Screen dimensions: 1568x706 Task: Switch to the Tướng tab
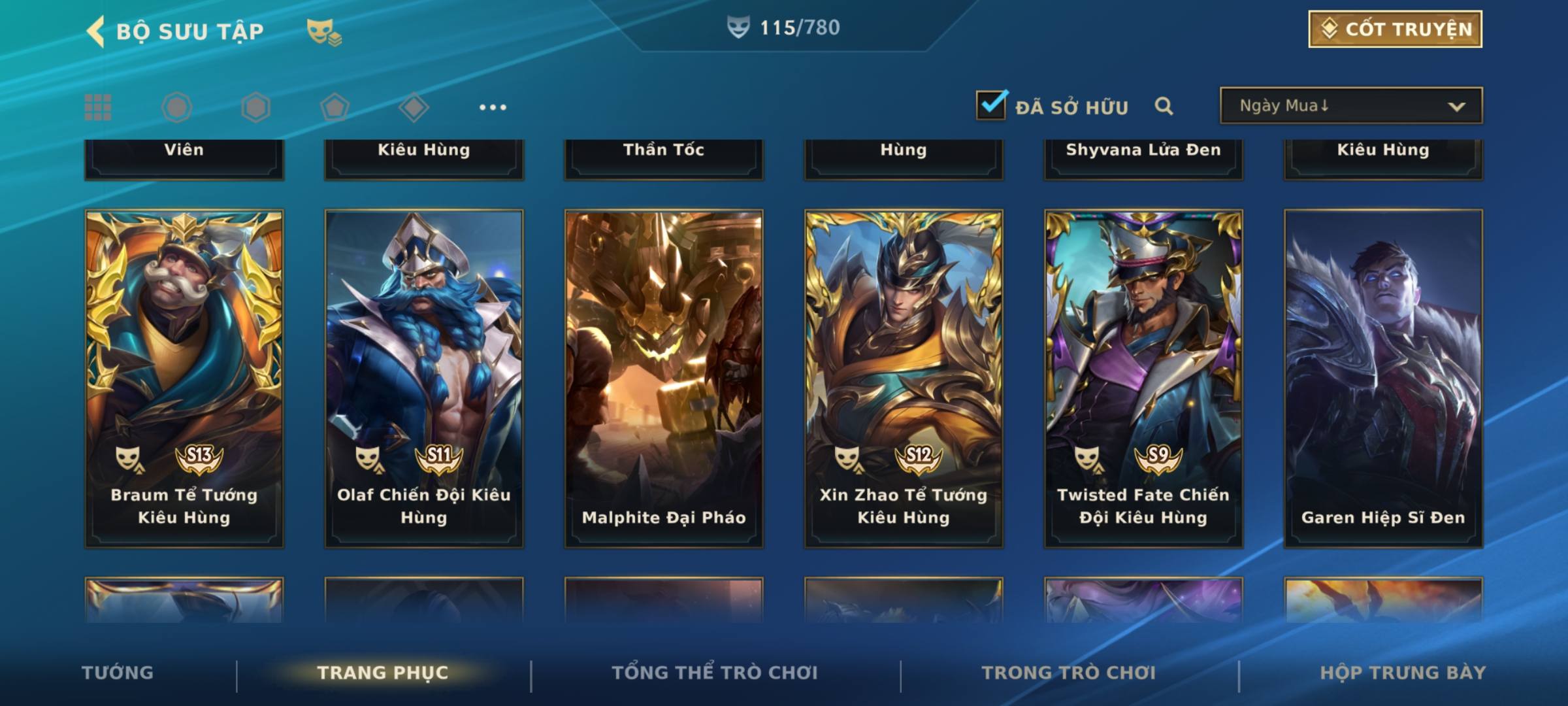pos(118,673)
